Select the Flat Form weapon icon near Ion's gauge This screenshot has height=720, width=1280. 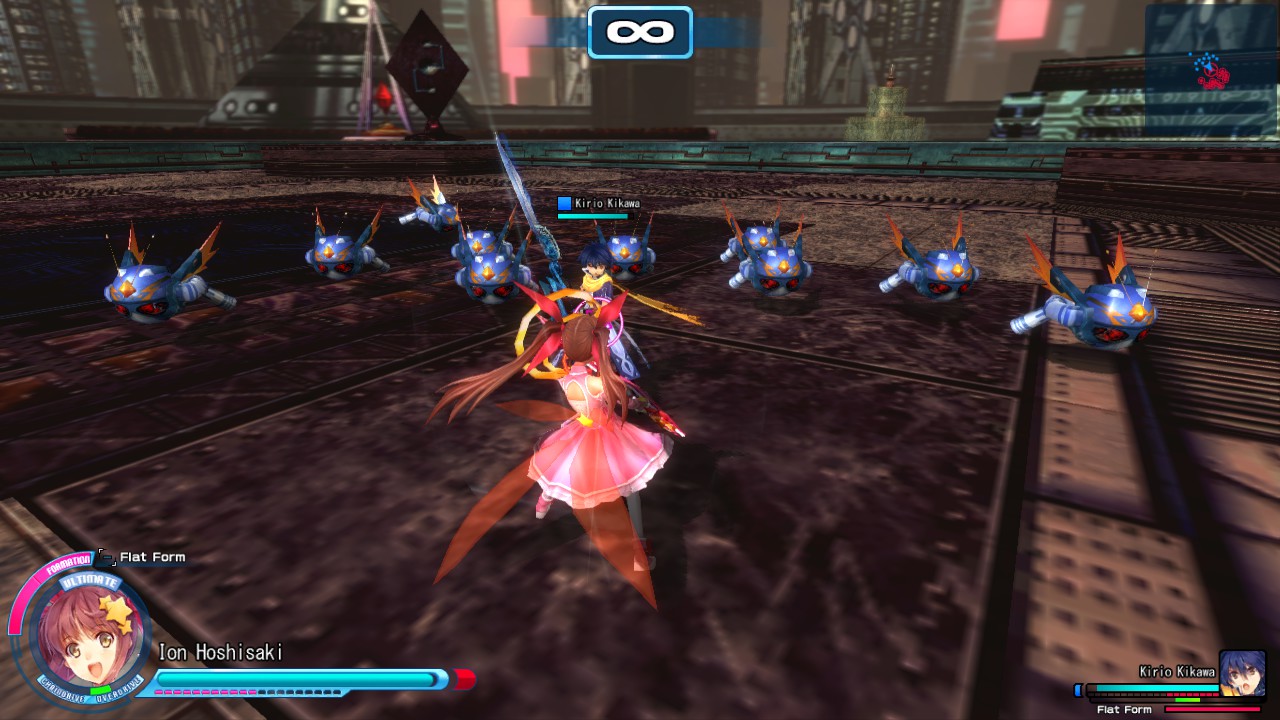point(105,557)
